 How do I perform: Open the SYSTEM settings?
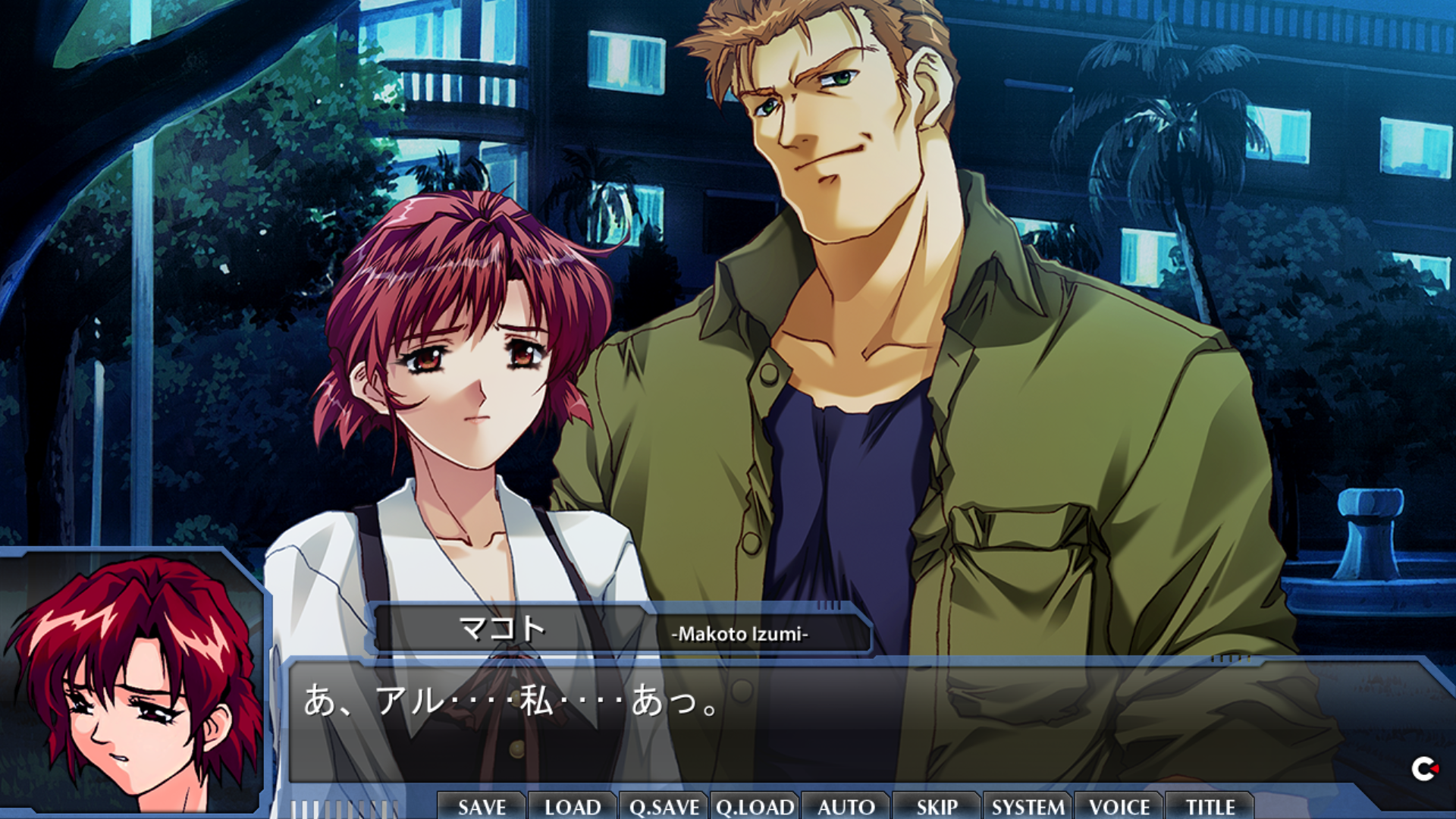(1028, 806)
